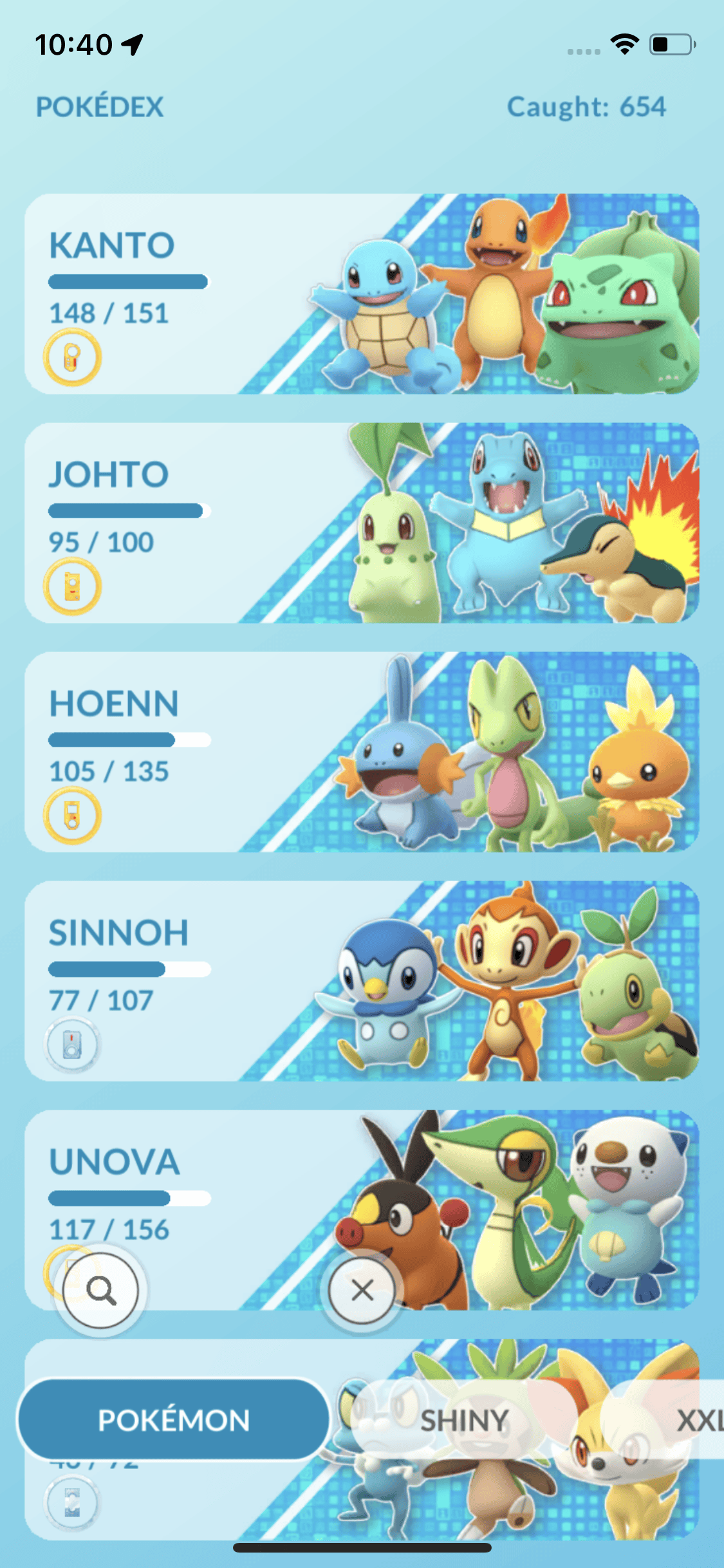The image size is (724, 1568).
Task: Open the Johto region Pokédex
Action: pos(360,523)
